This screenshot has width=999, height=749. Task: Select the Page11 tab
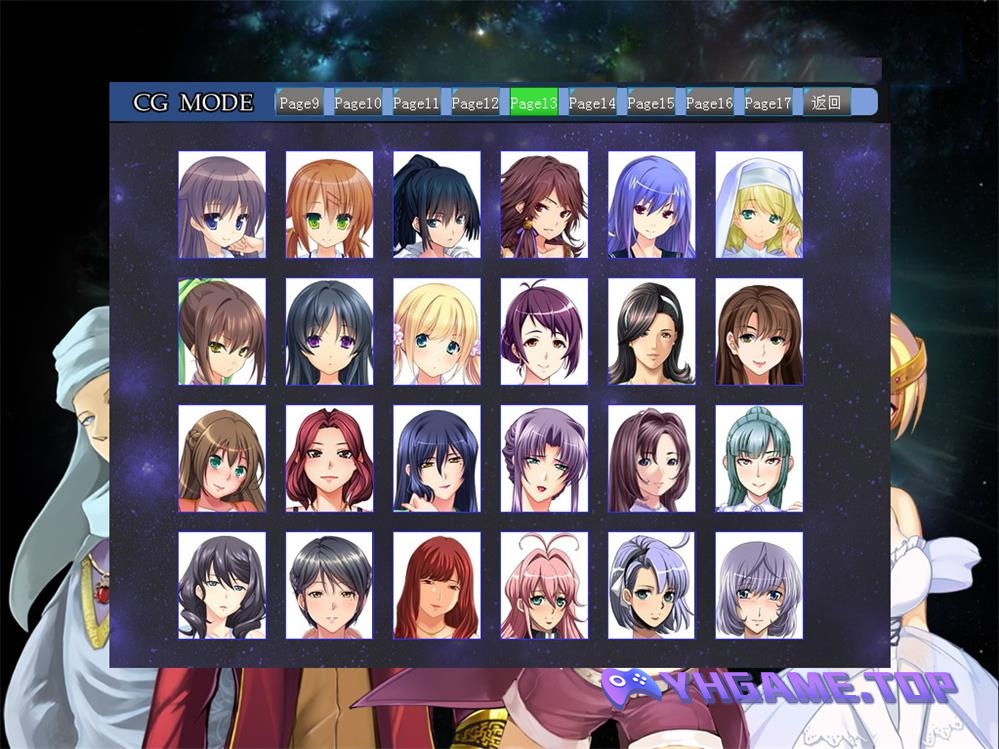416,102
